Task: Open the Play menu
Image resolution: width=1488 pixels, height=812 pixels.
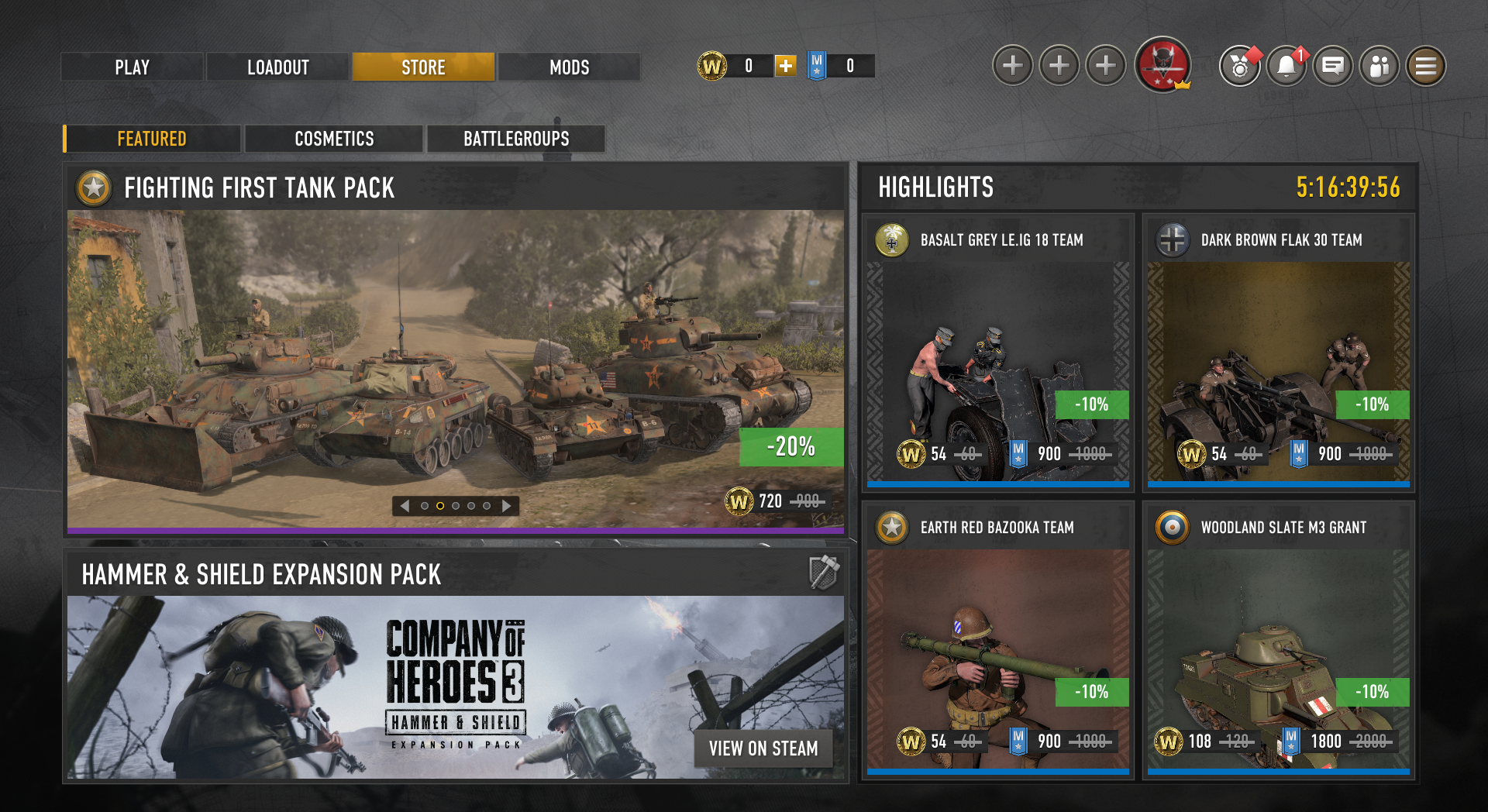Action: pyautogui.click(x=132, y=67)
